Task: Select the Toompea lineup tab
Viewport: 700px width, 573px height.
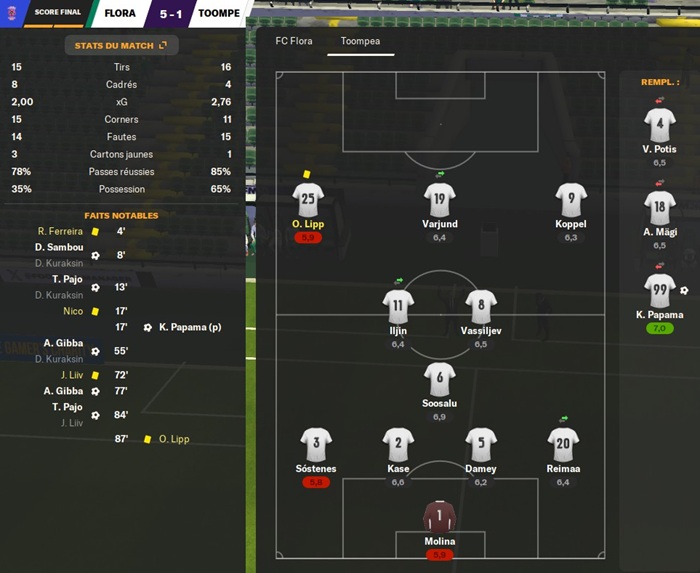Action: pyautogui.click(x=360, y=43)
